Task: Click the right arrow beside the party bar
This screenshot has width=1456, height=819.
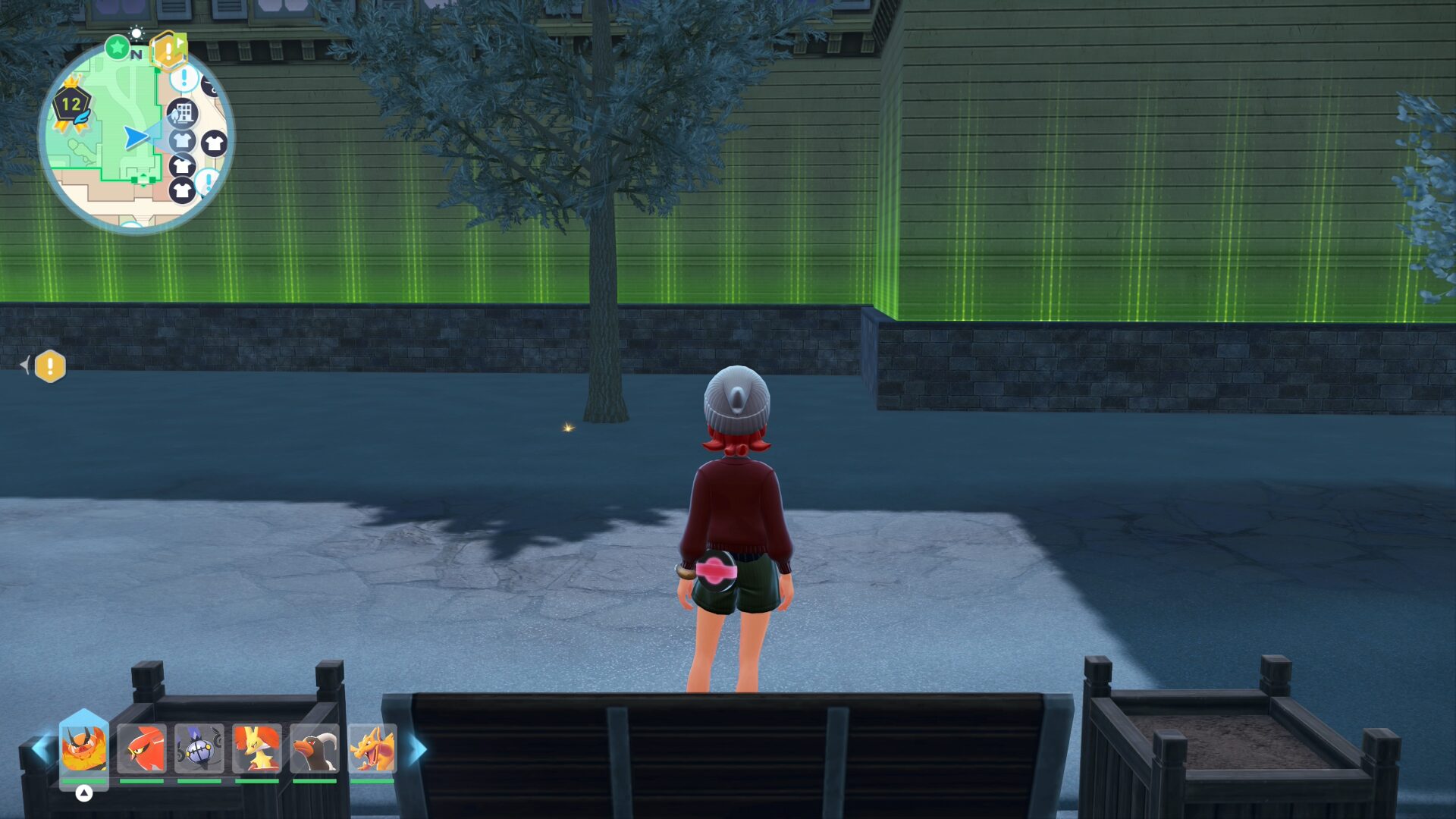Action: tap(418, 748)
